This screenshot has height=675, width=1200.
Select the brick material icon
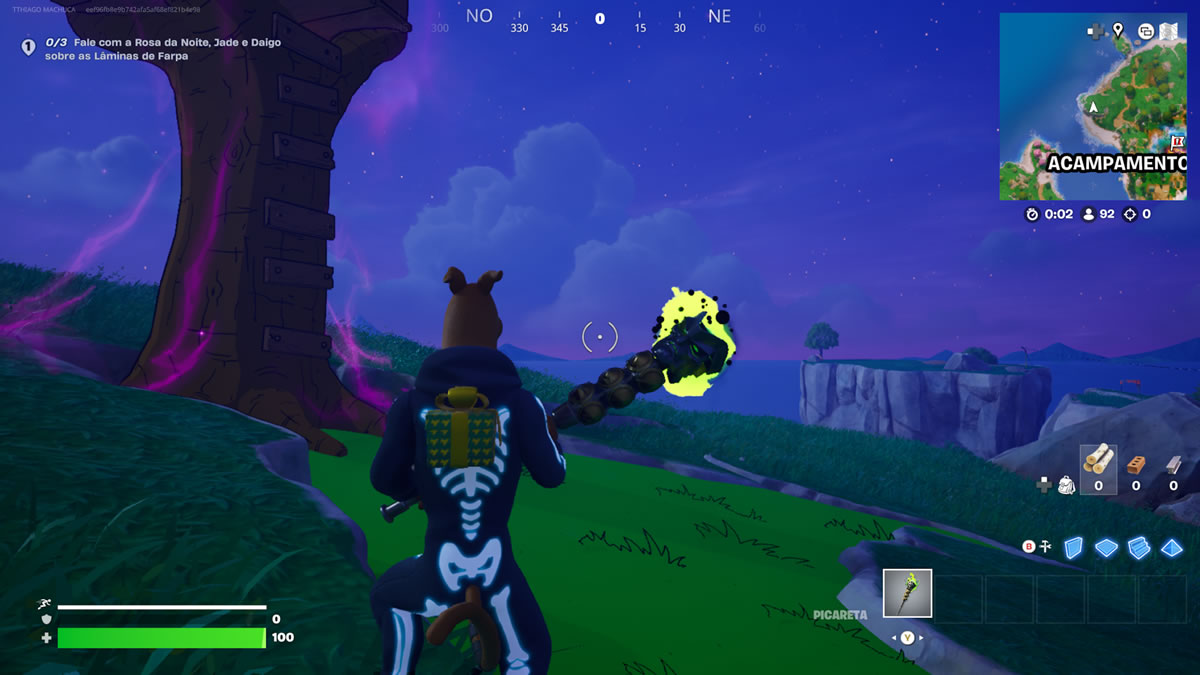tap(1136, 465)
